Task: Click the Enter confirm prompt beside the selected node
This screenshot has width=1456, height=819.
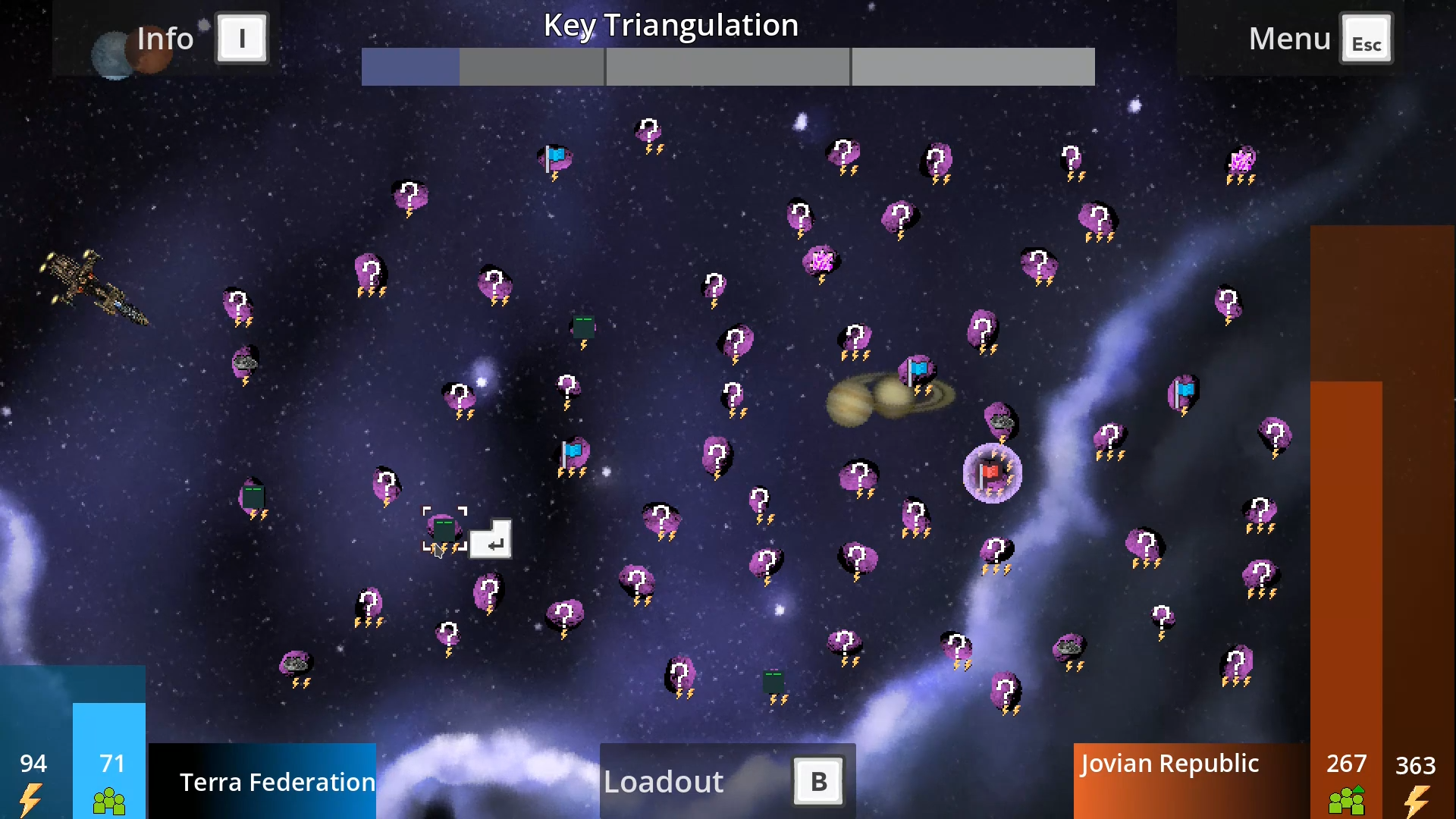Action: (x=491, y=540)
